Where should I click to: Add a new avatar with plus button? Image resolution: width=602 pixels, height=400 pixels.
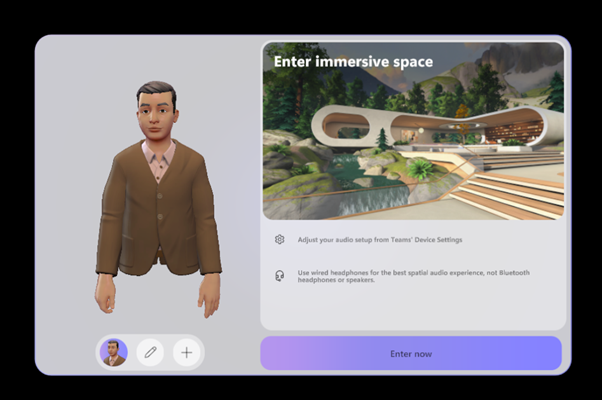tap(186, 352)
